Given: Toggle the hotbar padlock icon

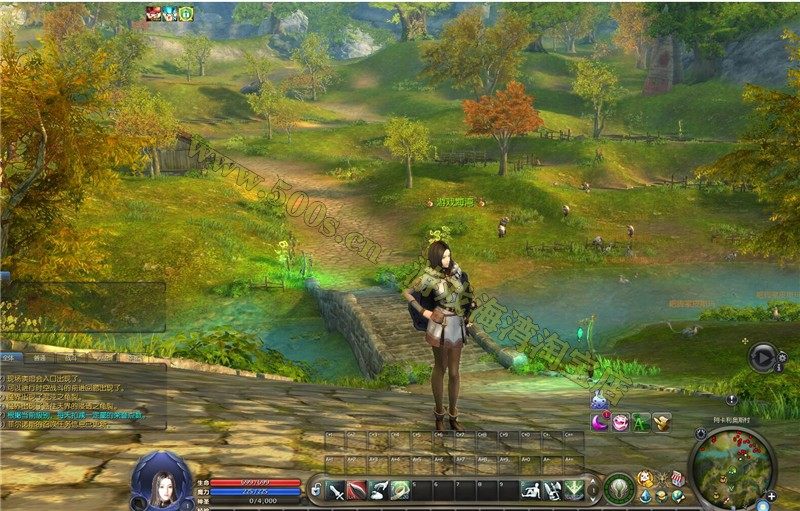Looking at the screenshot, I should 316,490.
